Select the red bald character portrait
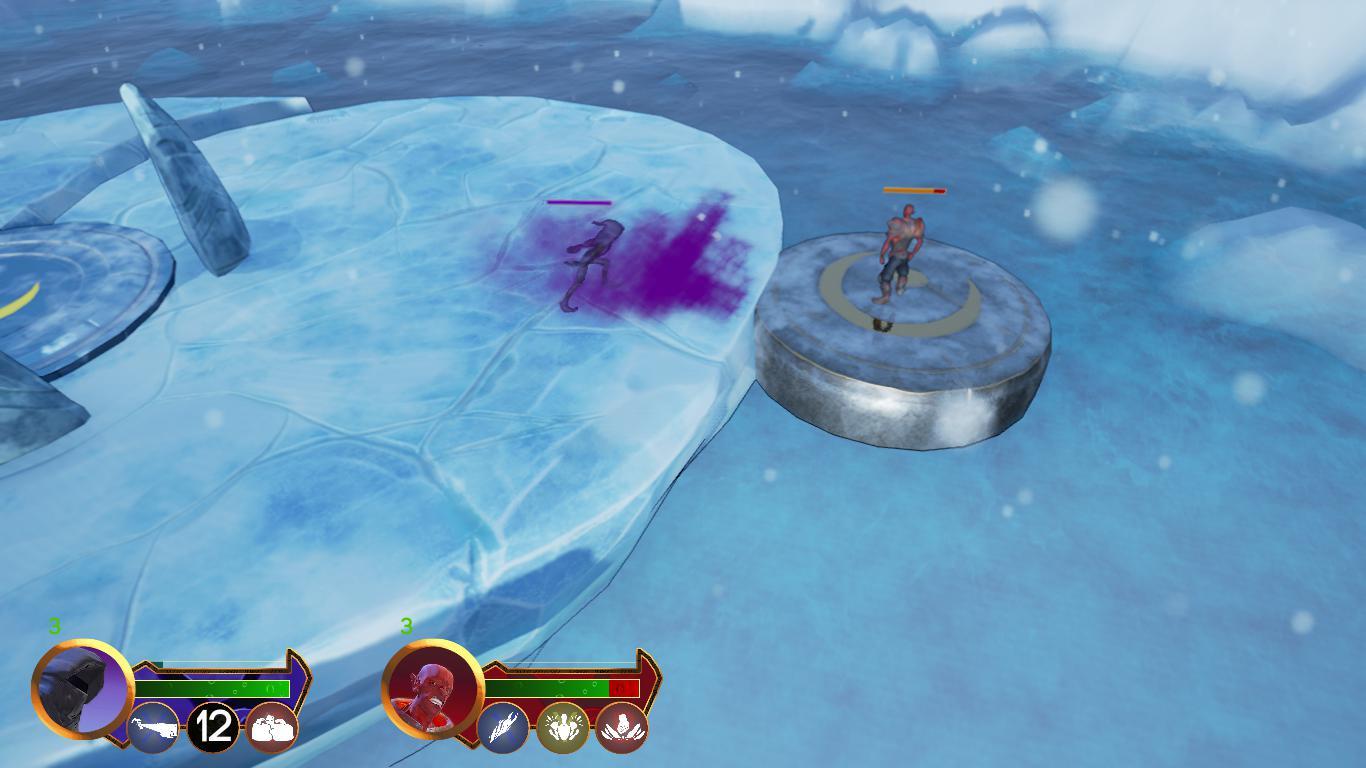Viewport: 1366px width, 768px height. coord(433,689)
